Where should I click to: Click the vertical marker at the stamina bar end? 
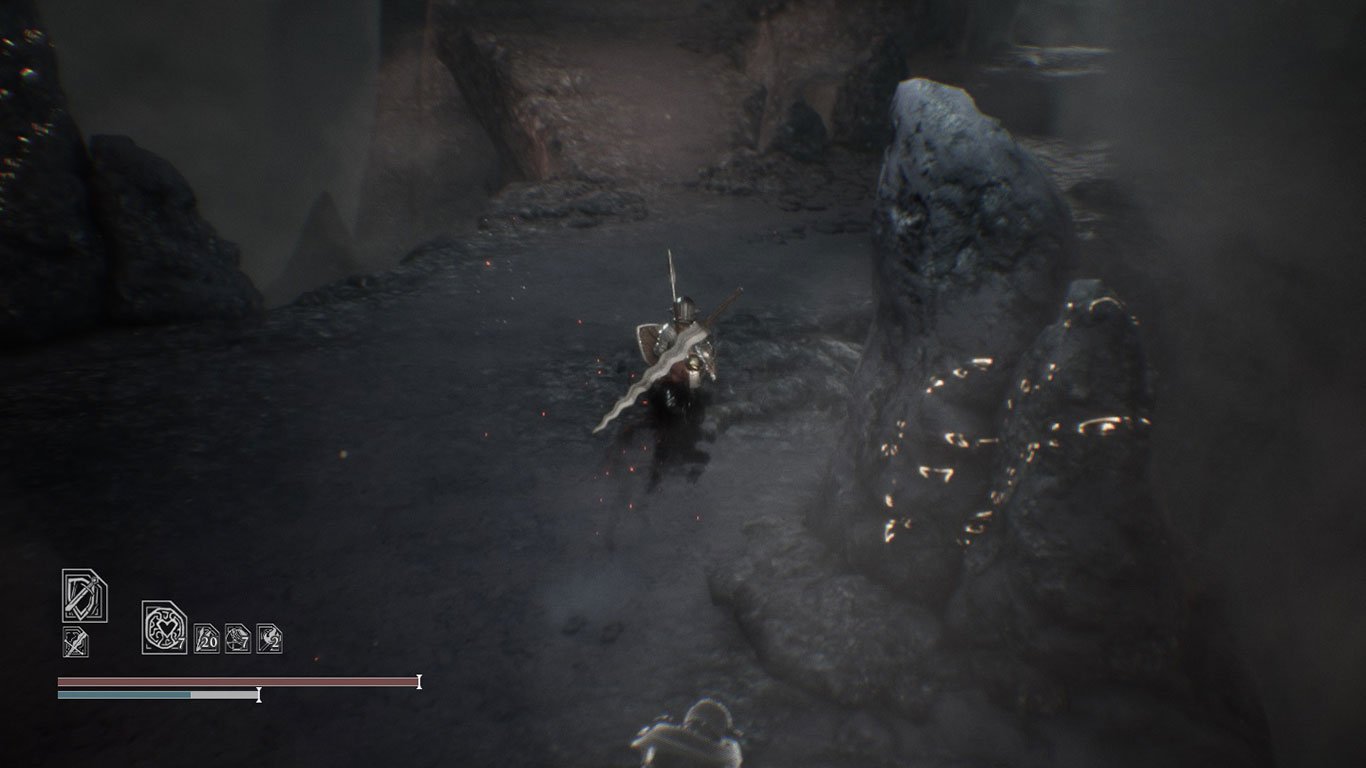259,694
